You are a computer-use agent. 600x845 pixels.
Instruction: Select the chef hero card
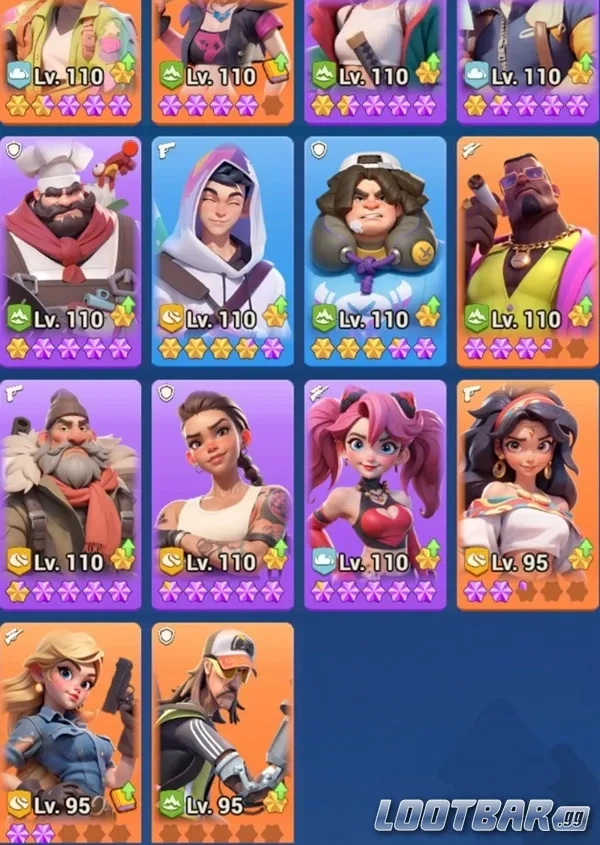point(71,250)
